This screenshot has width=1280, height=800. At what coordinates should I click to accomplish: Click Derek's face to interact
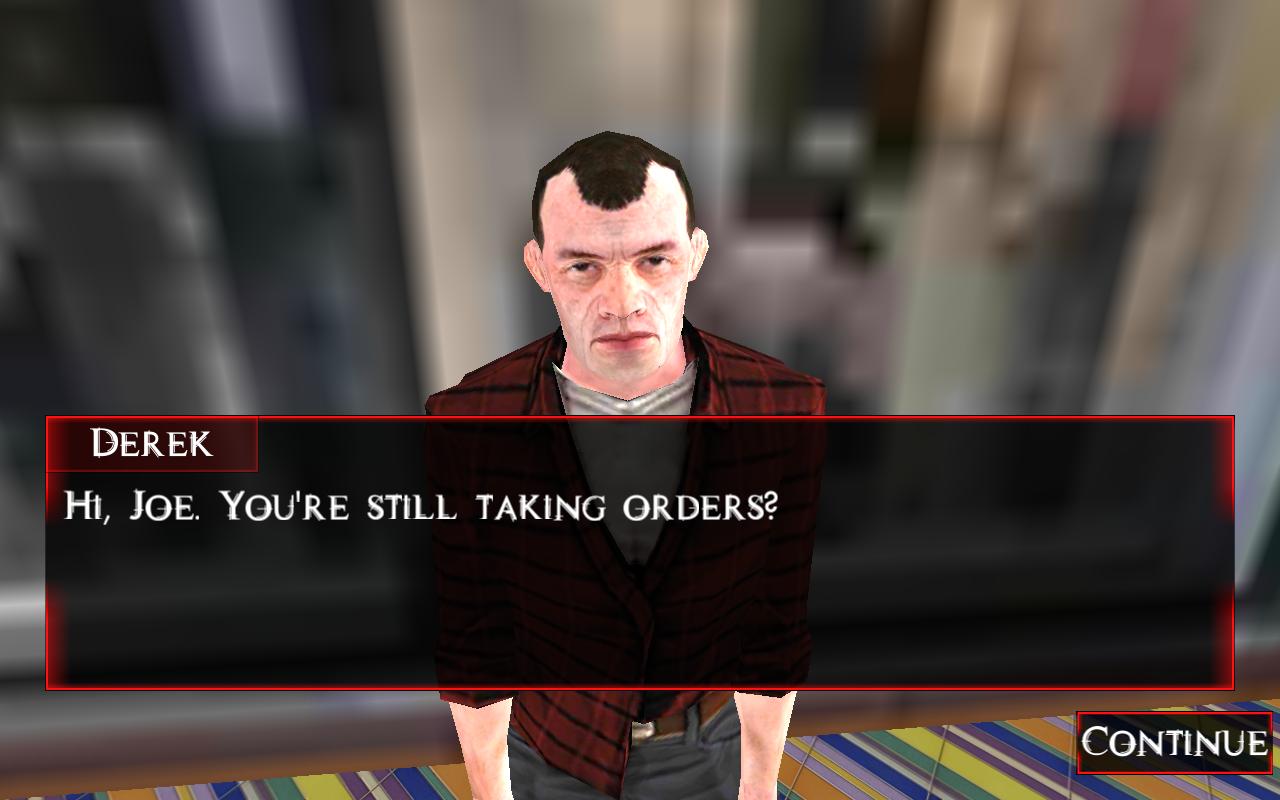coord(615,300)
